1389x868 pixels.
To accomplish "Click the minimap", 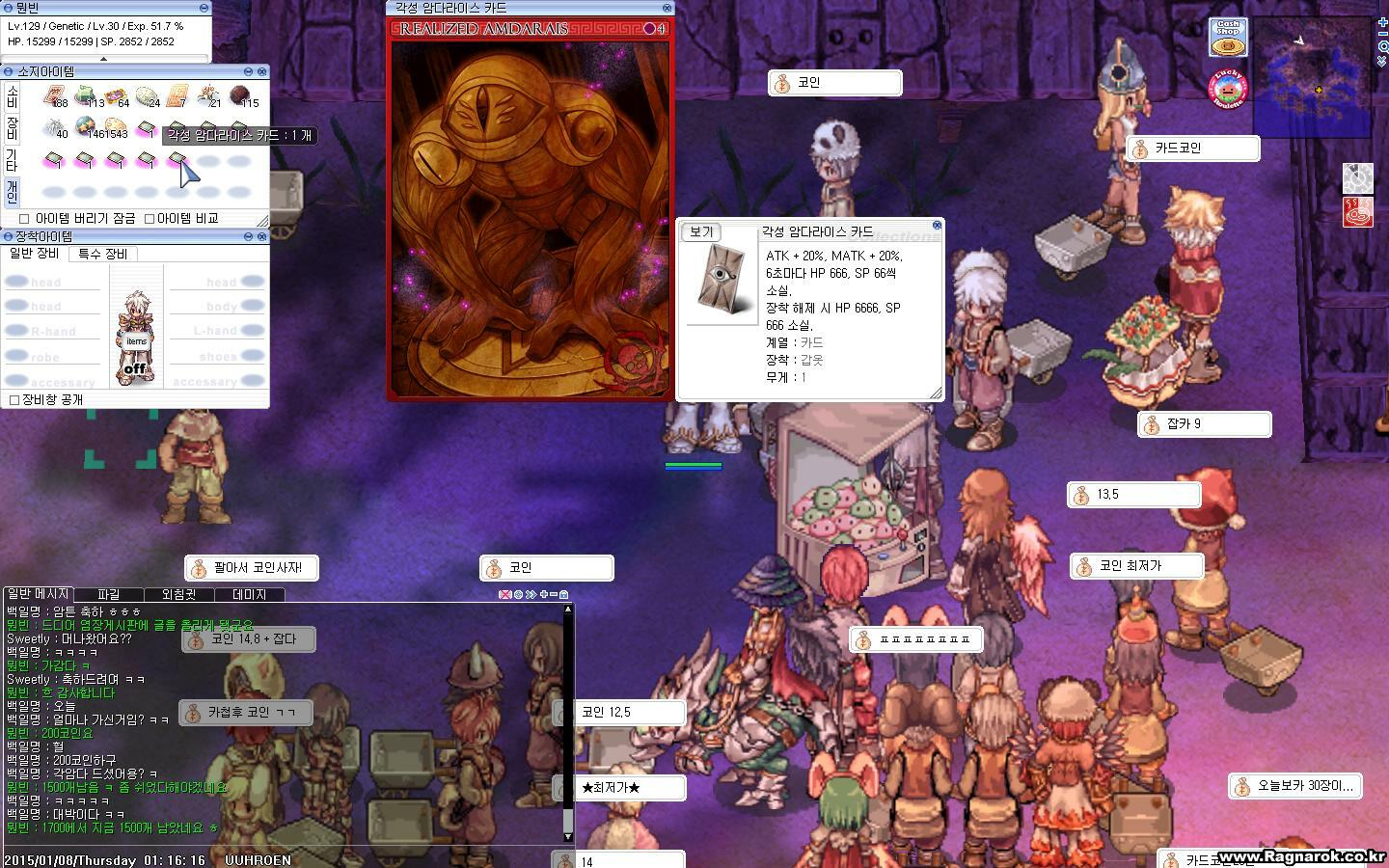I will 1312,75.
